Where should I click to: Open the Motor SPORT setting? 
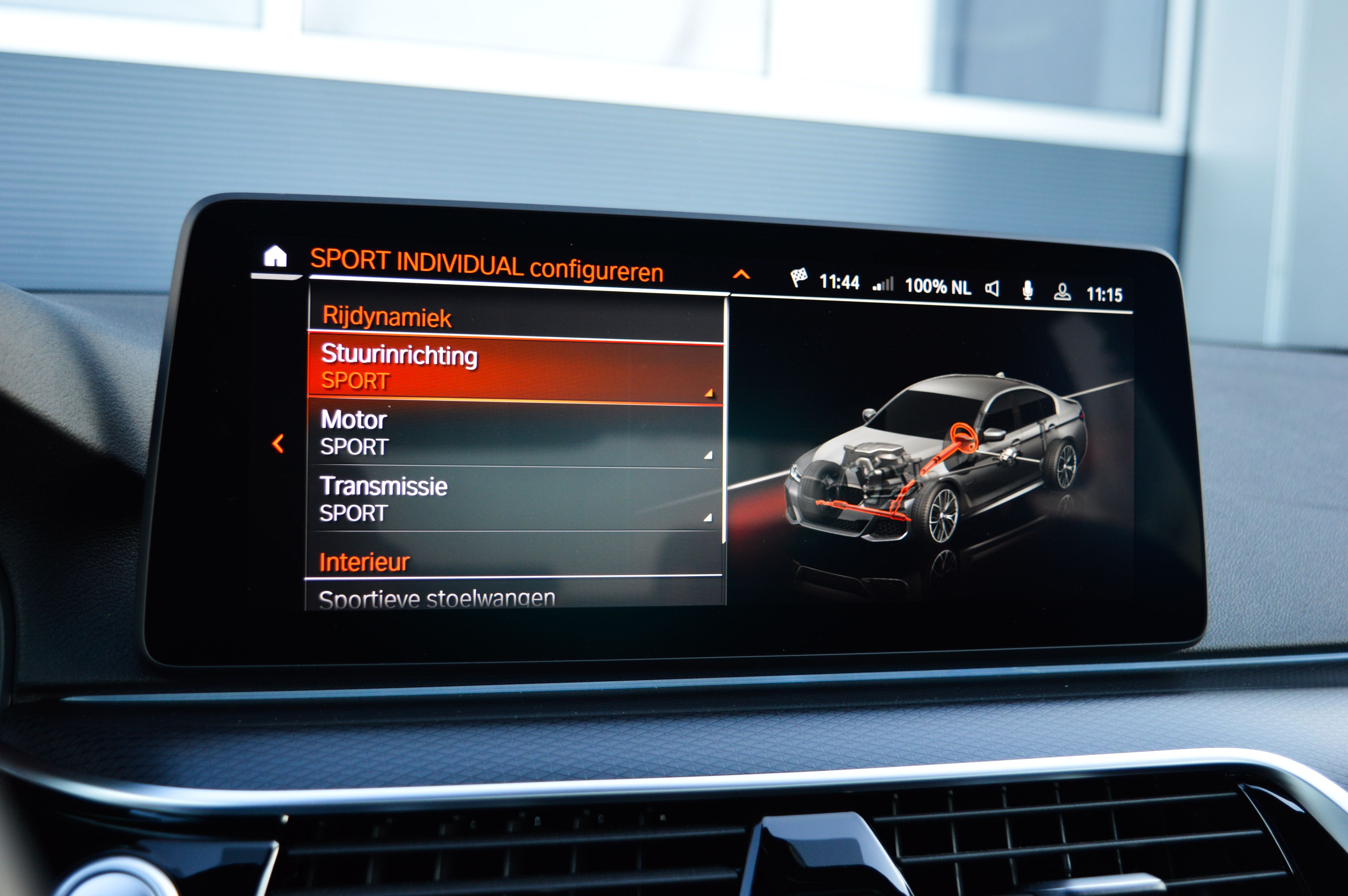coord(514,433)
